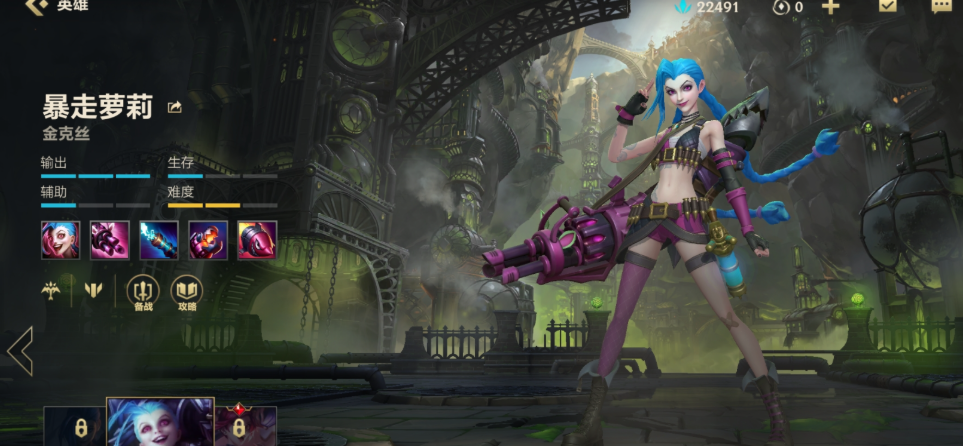Click the winged marksman role icon
This screenshot has height=446, width=963.
pyautogui.click(x=51, y=290)
